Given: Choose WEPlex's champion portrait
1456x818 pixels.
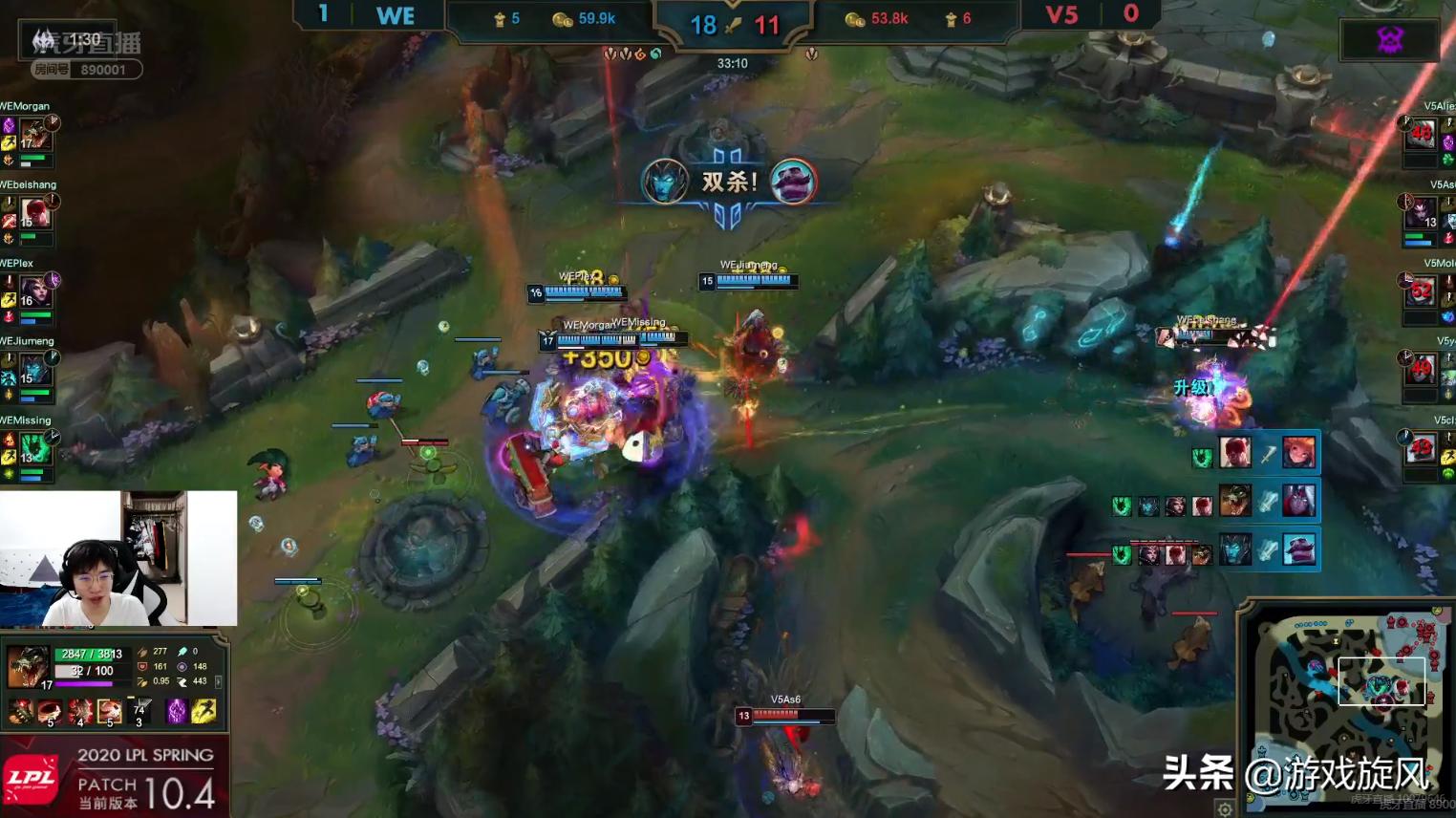Looking at the screenshot, I should tap(35, 291).
